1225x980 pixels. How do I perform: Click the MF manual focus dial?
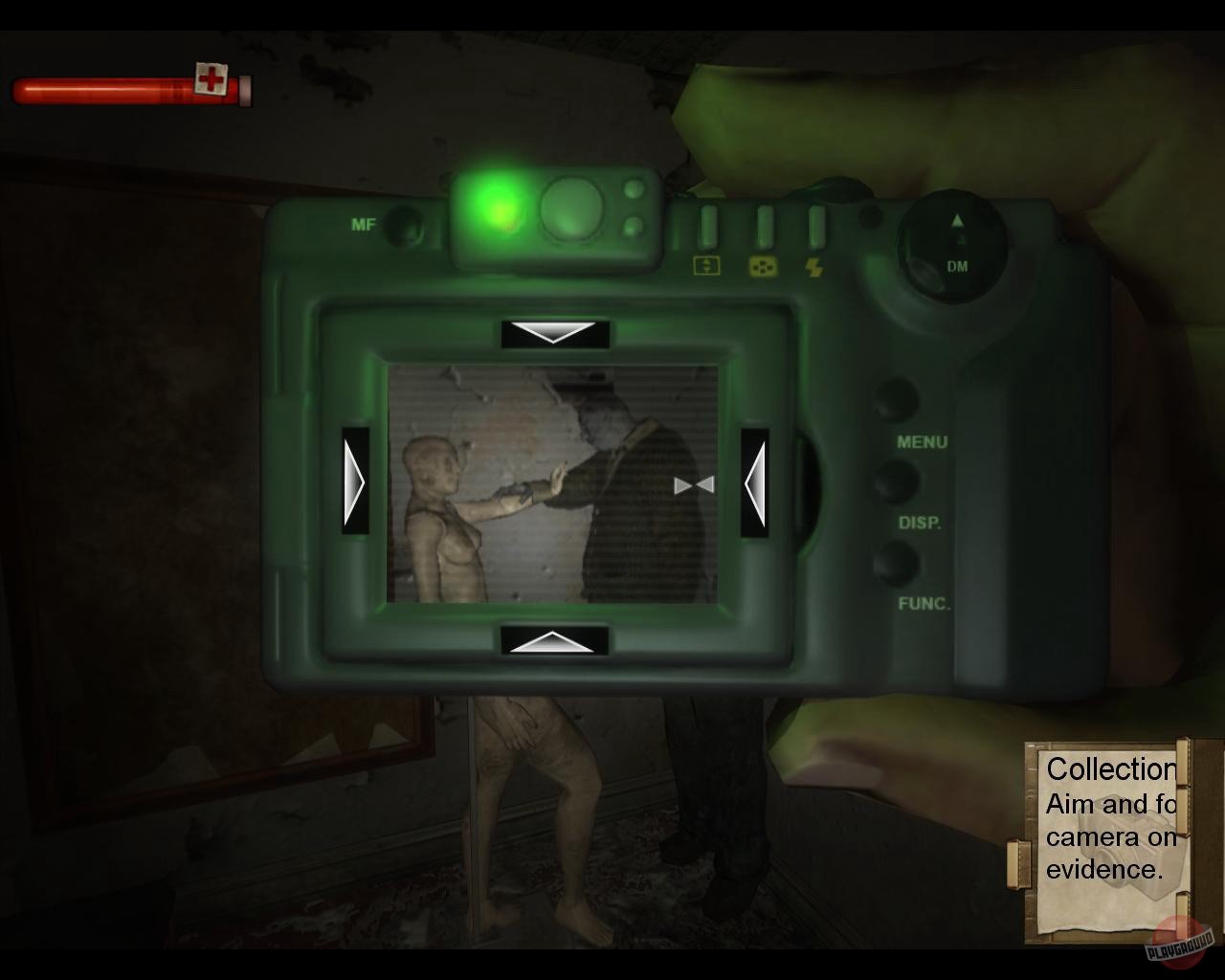pyautogui.click(x=403, y=224)
